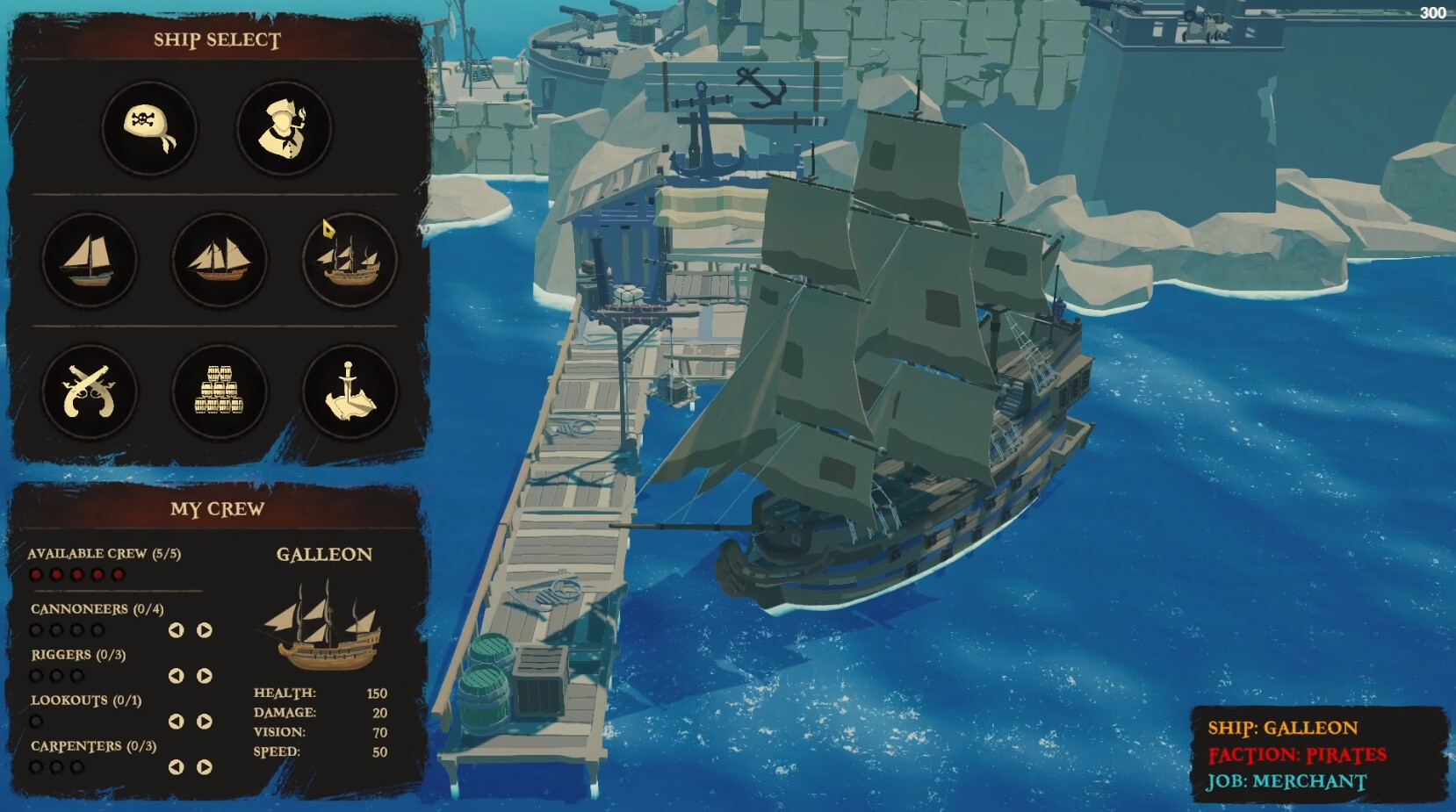The height and width of the screenshot is (812, 1456).
Task: Select the pirate bandana faction icon
Action: pos(149,128)
